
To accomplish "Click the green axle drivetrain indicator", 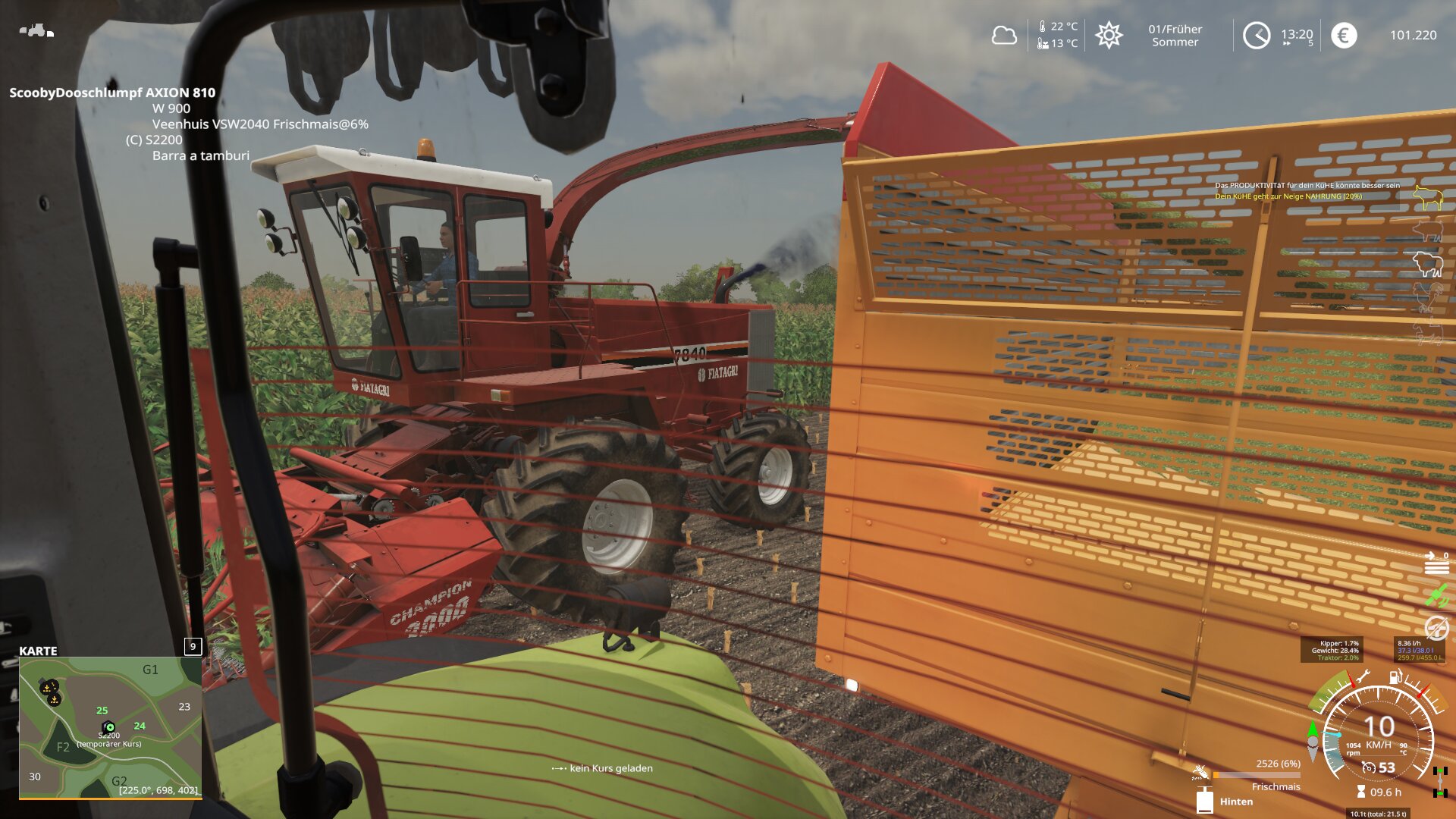I will (1439, 782).
